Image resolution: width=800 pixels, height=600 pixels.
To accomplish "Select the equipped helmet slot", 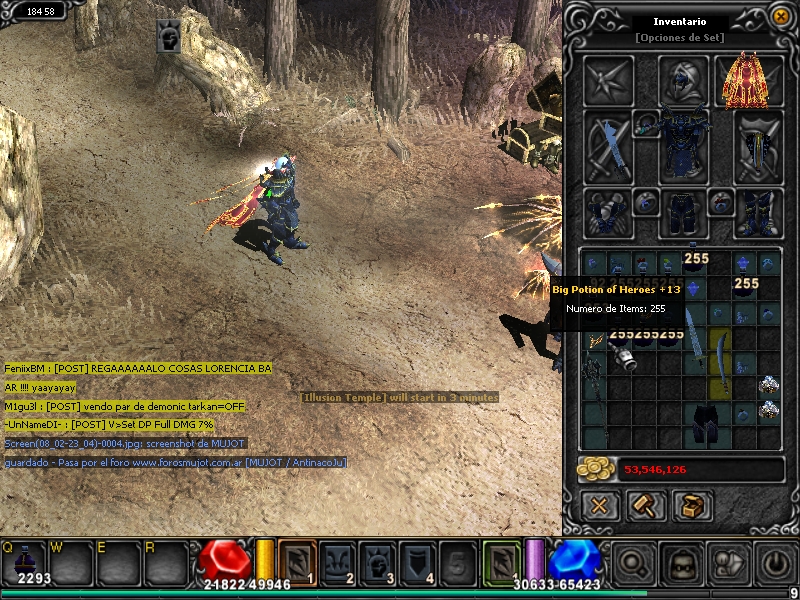I will (684, 80).
